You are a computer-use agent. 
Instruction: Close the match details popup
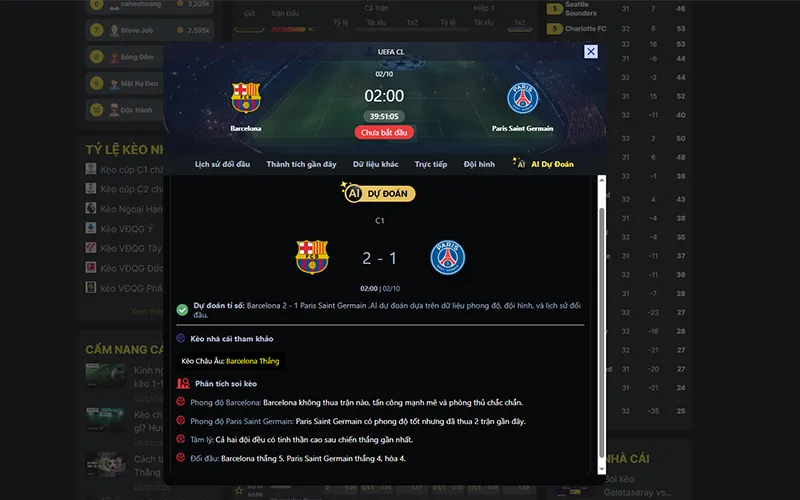click(591, 52)
